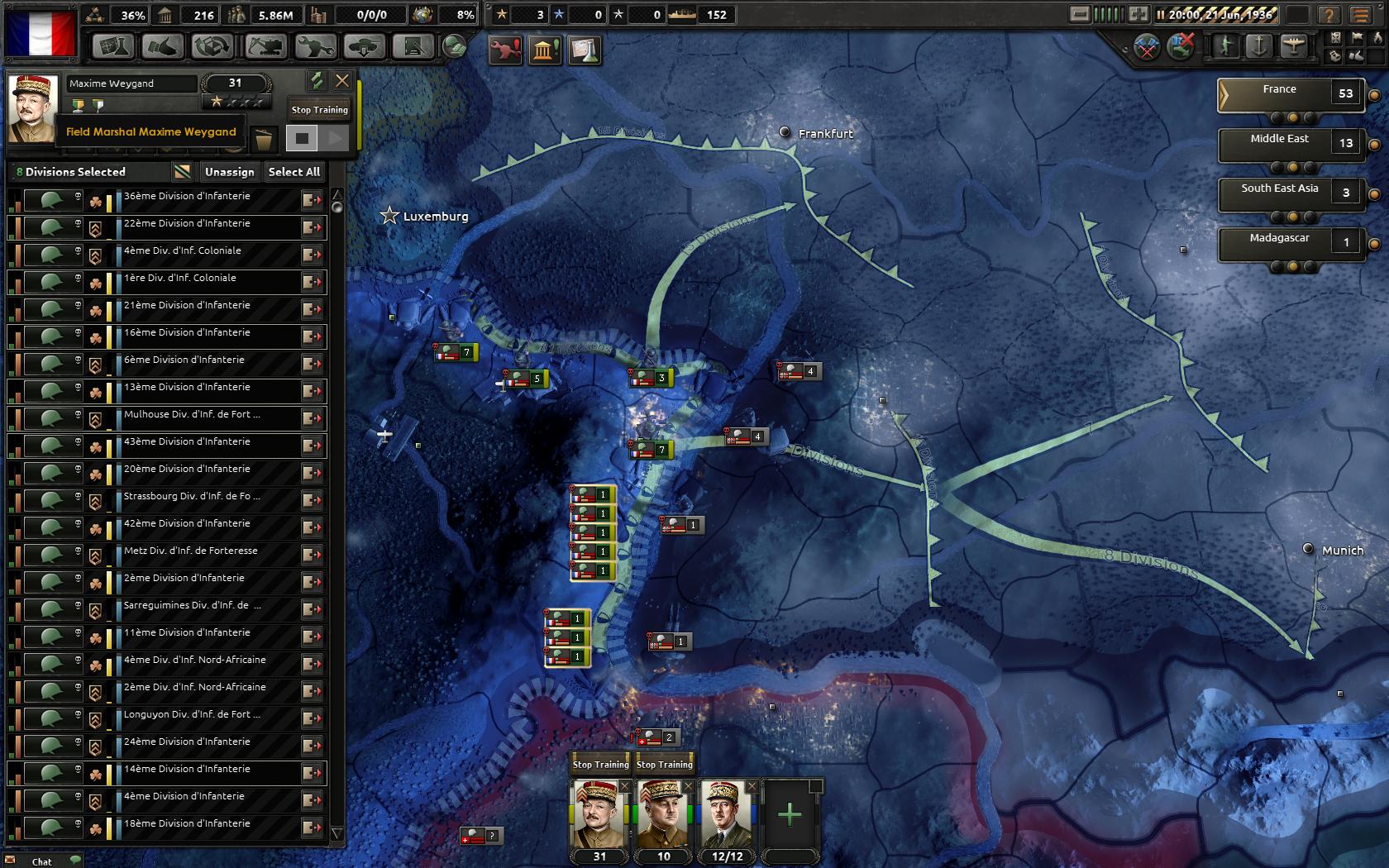Open the Diplomacy menu
The height and width of the screenshot is (868, 1389).
pyautogui.click(x=163, y=48)
